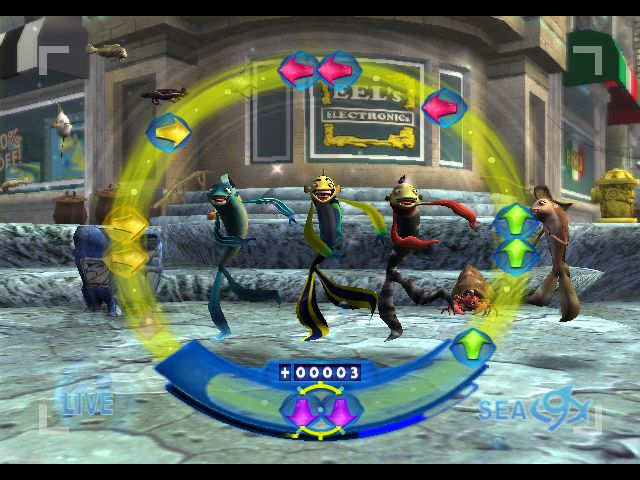
Task: Hit the yellow left arrow note
Action: tap(168, 131)
